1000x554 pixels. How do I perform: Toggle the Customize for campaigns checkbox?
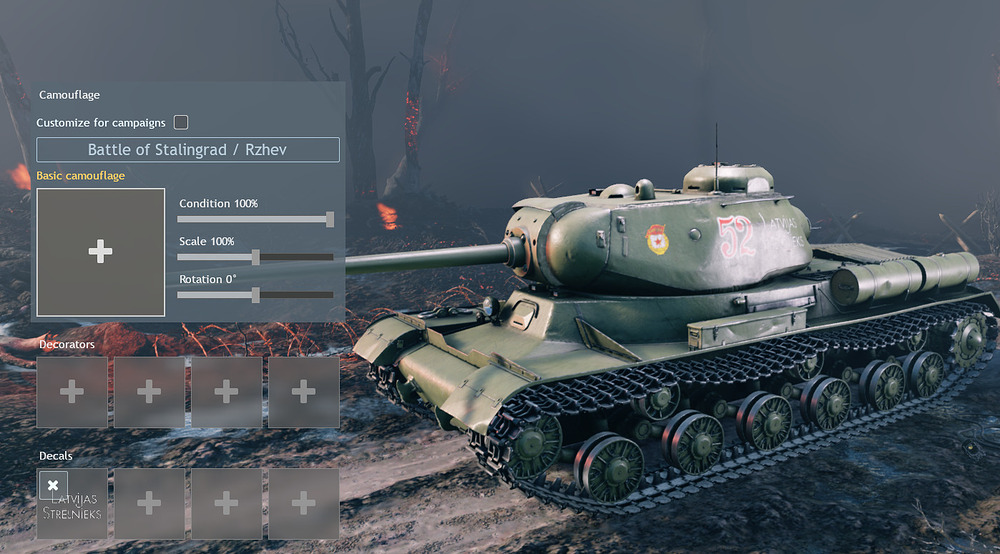click(181, 122)
